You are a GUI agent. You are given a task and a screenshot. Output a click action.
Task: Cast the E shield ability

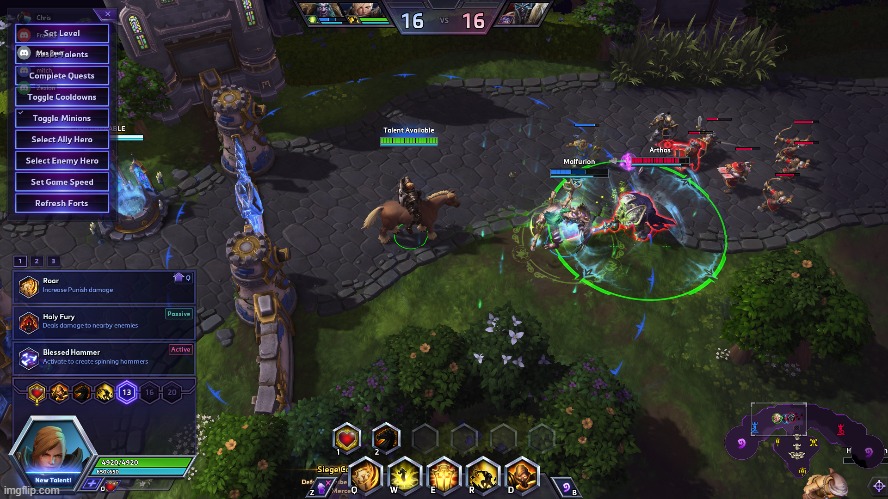click(443, 474)
